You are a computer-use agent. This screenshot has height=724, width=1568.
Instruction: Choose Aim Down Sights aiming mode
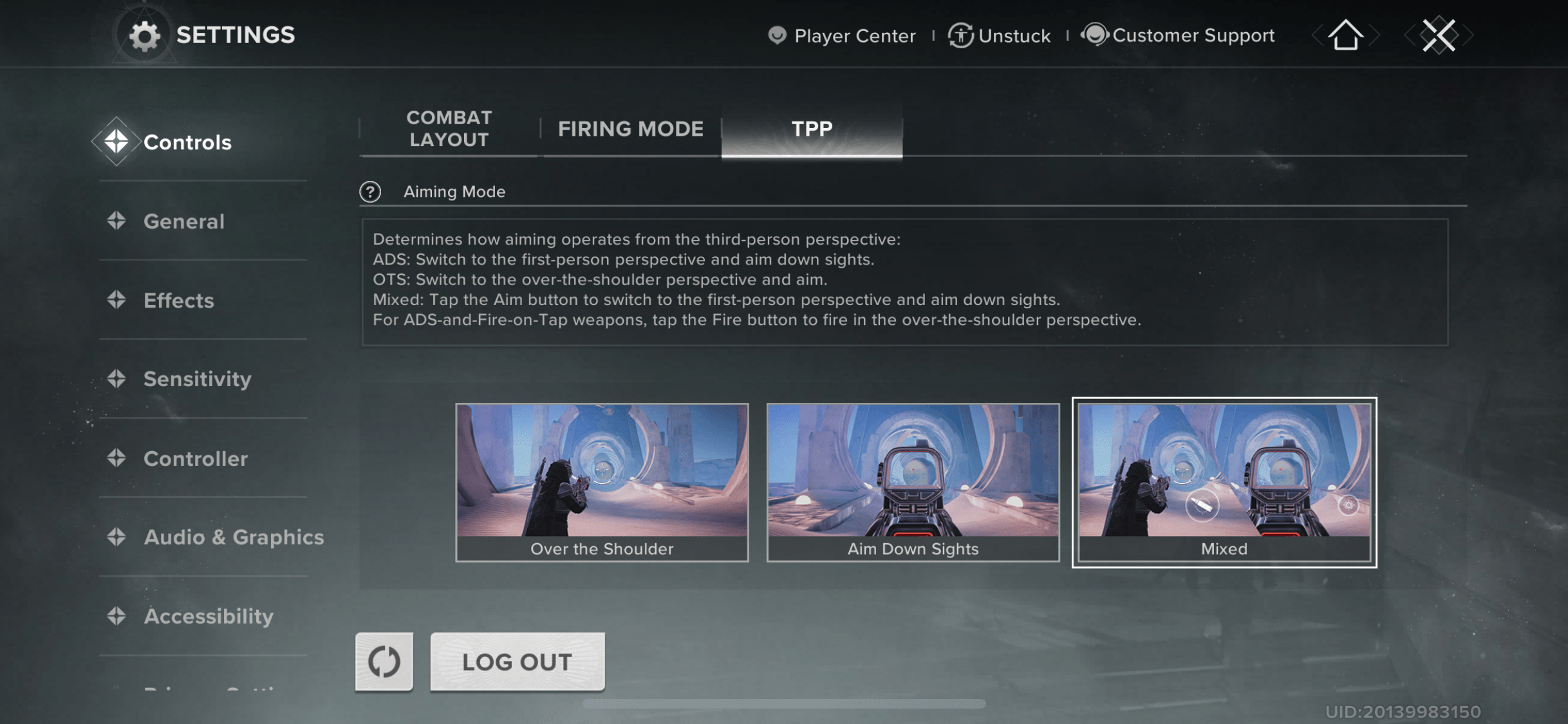point(913,482)
